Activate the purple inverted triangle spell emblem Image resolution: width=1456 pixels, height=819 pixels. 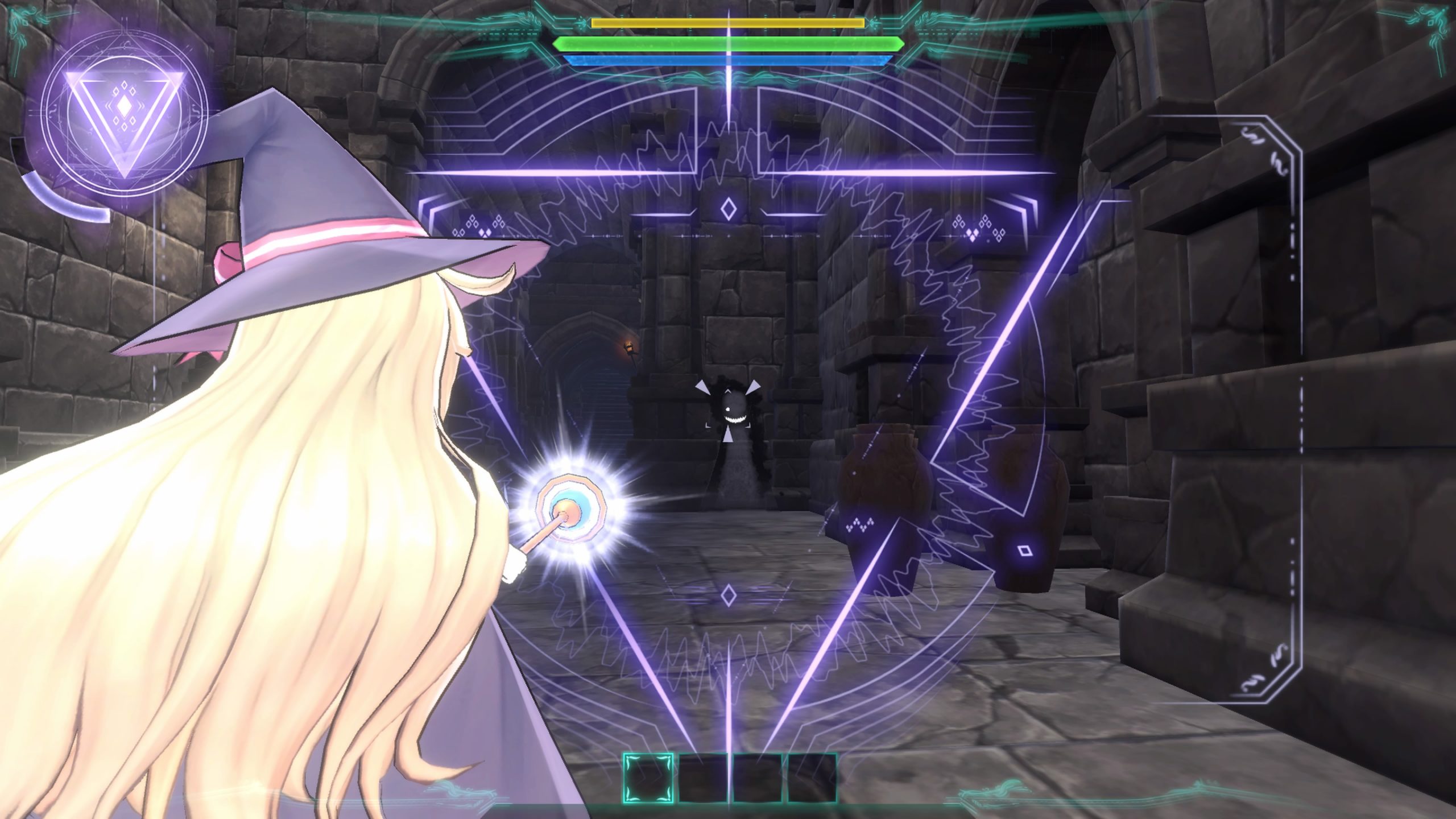(x=123, y=119)
